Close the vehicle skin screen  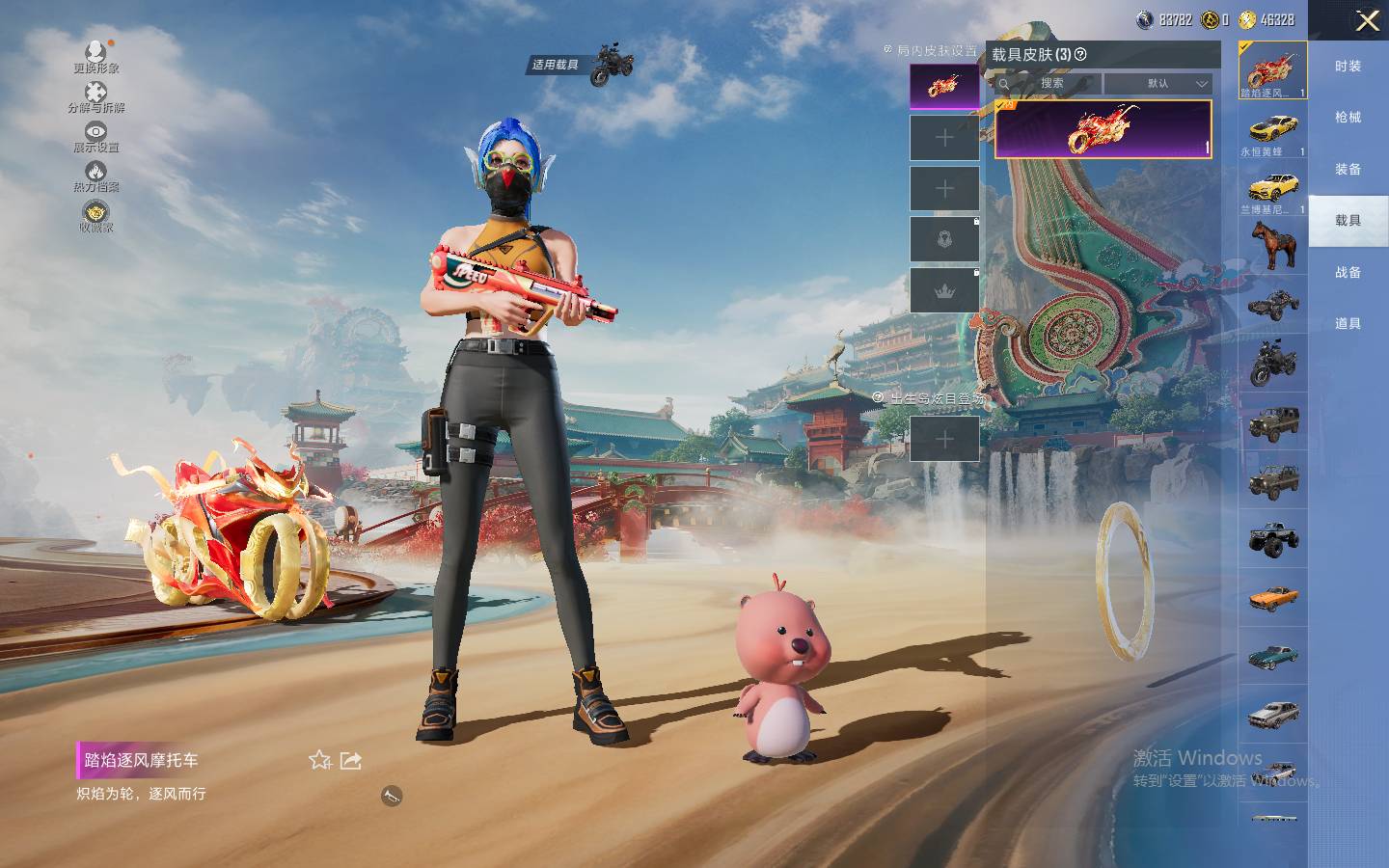click(1367, 20)
